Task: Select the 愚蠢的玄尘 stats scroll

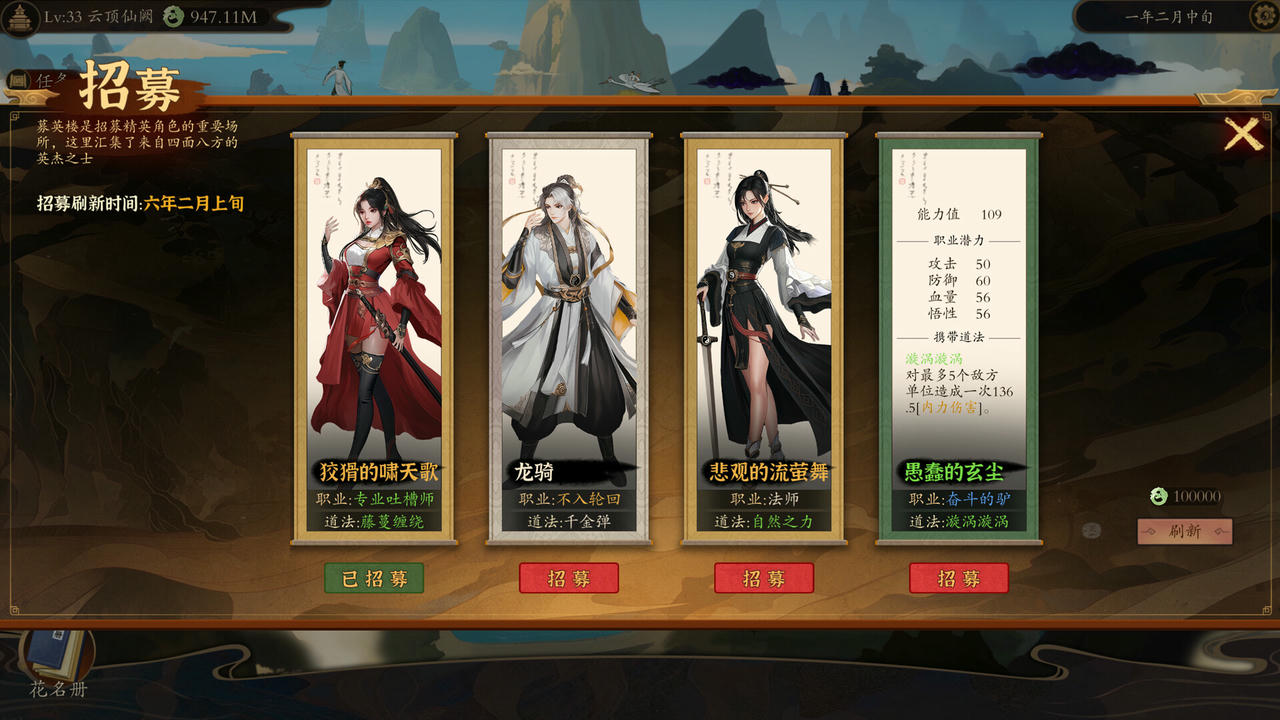Action: tap(958, 320)
